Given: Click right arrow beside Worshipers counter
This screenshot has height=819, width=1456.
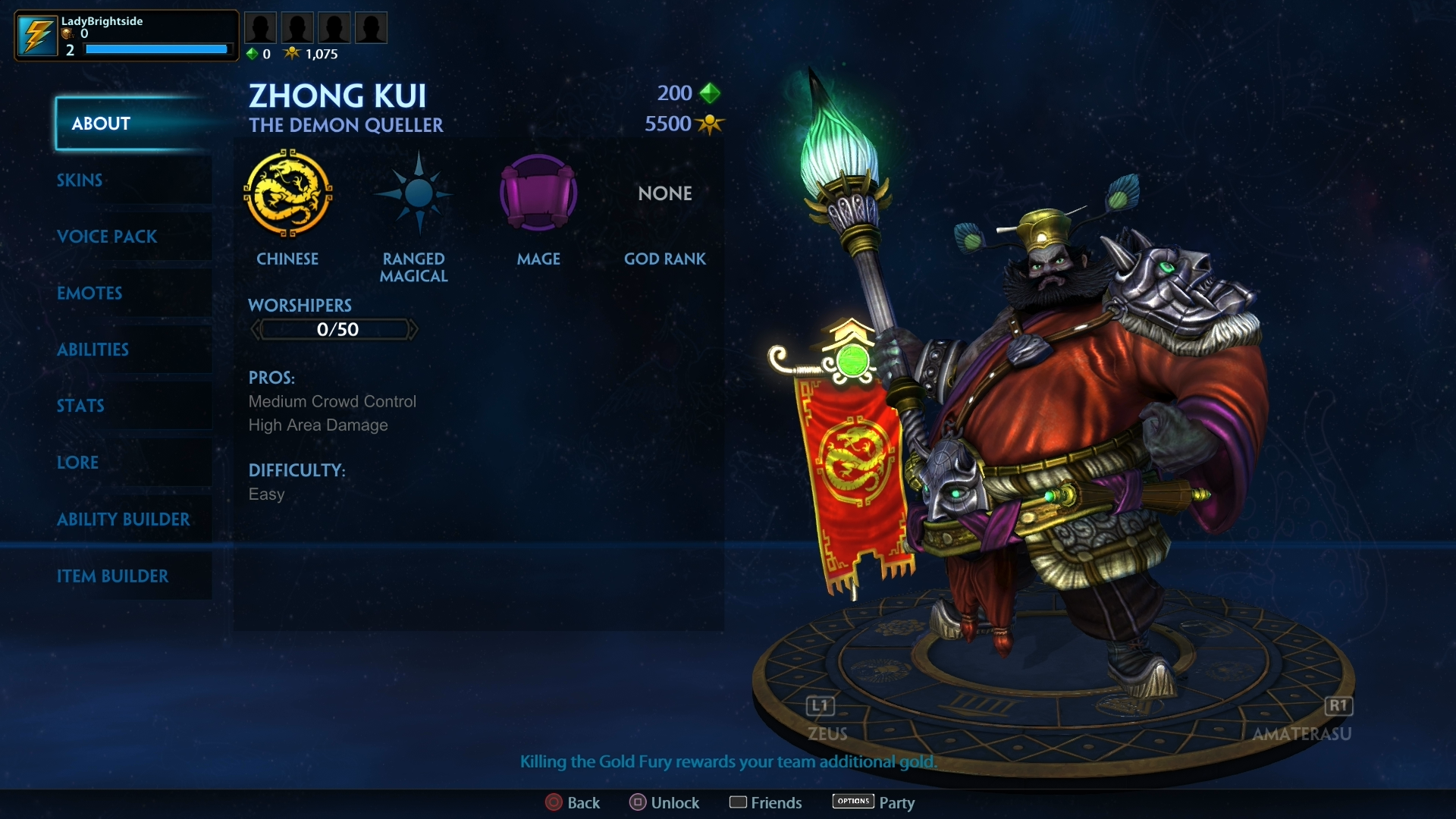Looking at the screenshot, I should [414, 329].
